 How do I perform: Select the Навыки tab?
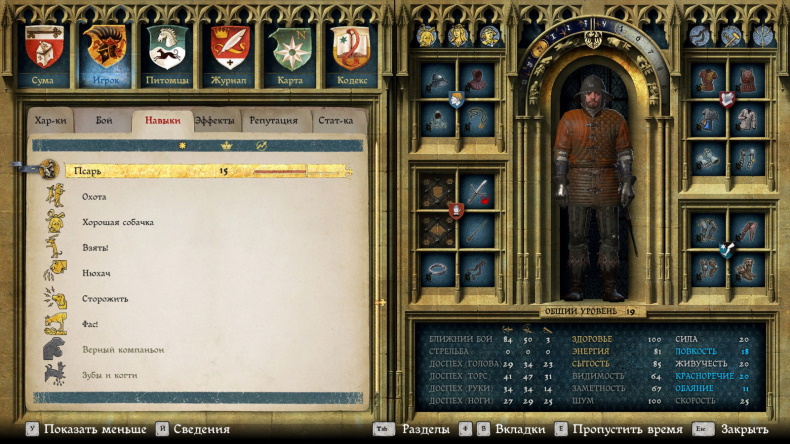point(162,121)
